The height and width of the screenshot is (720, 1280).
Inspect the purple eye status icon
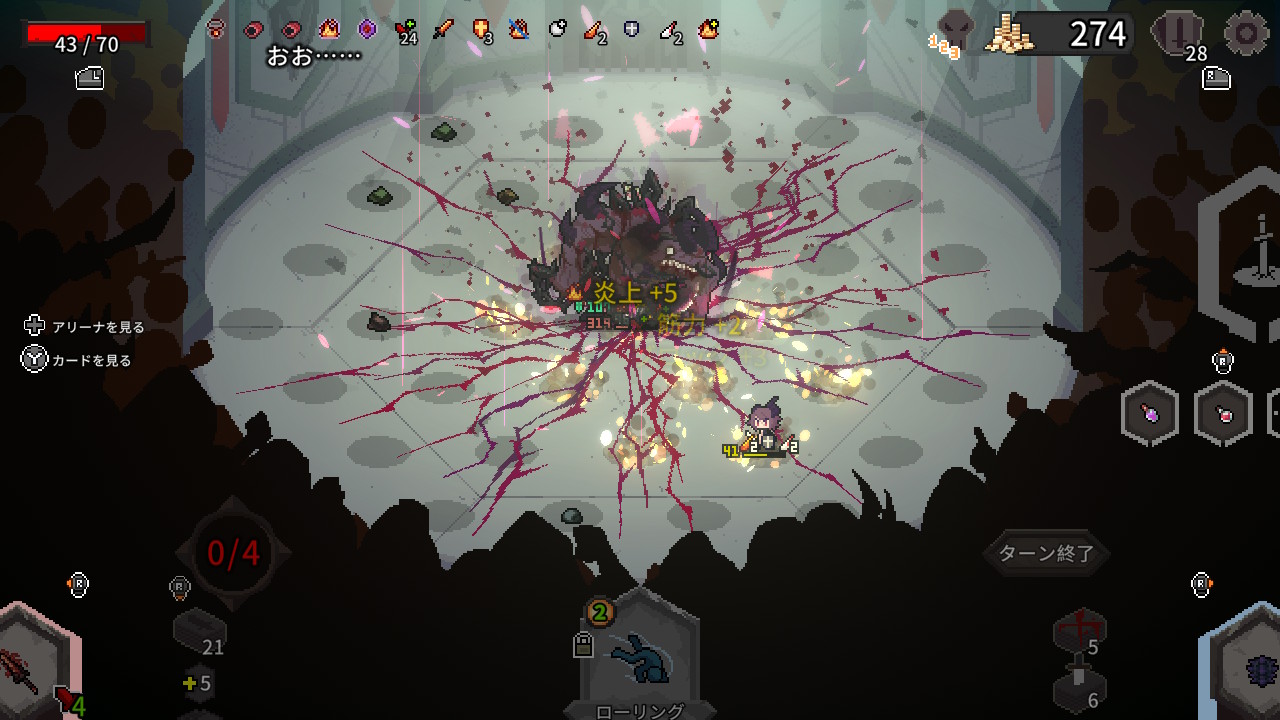pyautogui.click(x=367, y=29)
